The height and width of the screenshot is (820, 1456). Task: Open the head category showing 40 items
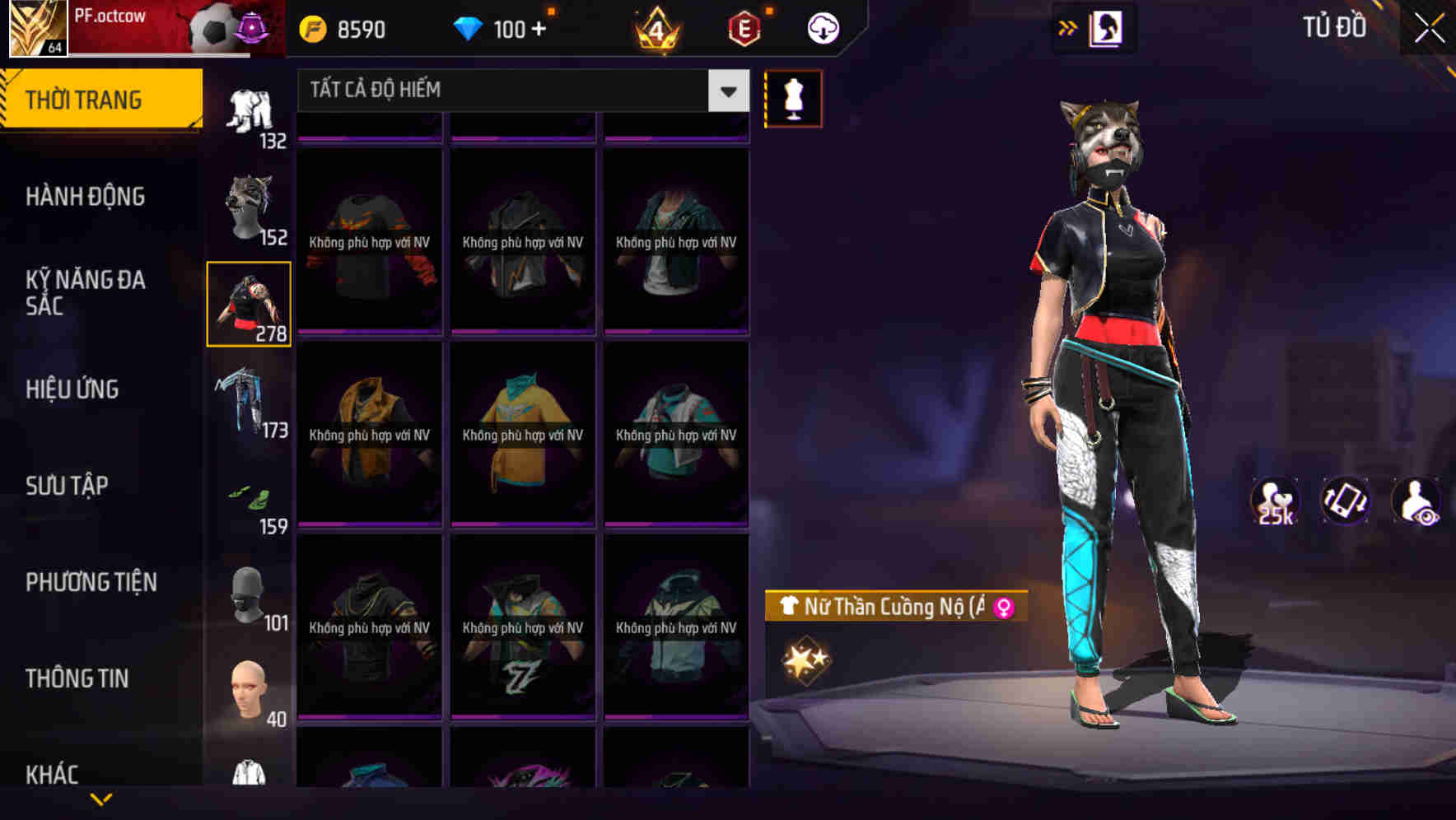[x=249, y=687]
